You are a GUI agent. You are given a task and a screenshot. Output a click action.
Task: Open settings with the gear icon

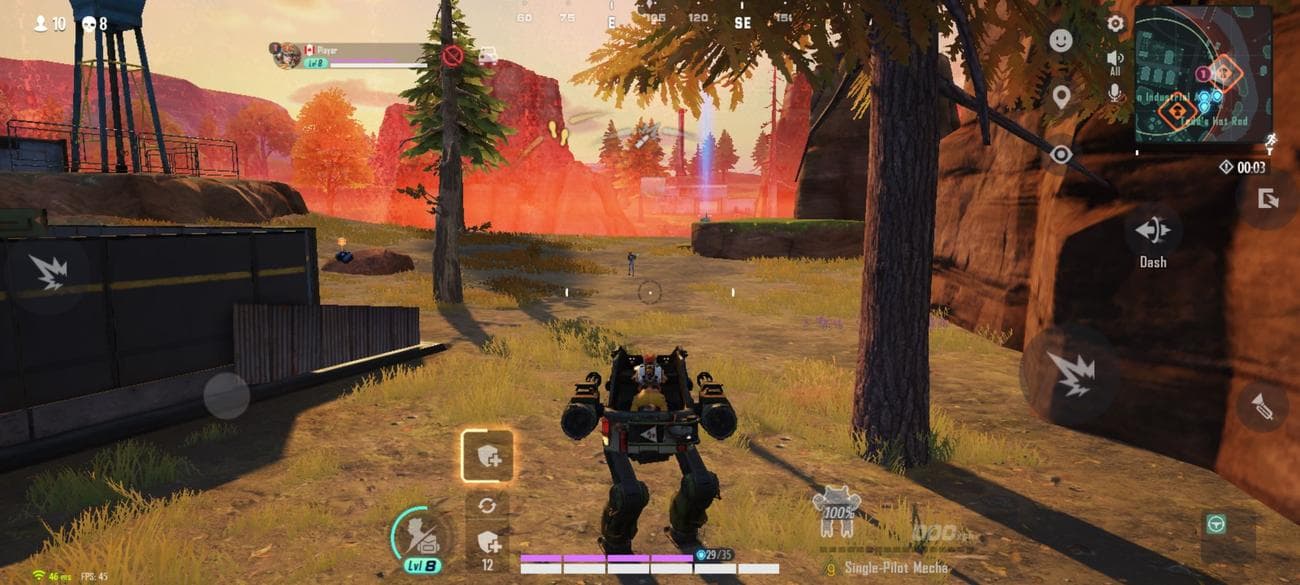[x=1115, y=23]
